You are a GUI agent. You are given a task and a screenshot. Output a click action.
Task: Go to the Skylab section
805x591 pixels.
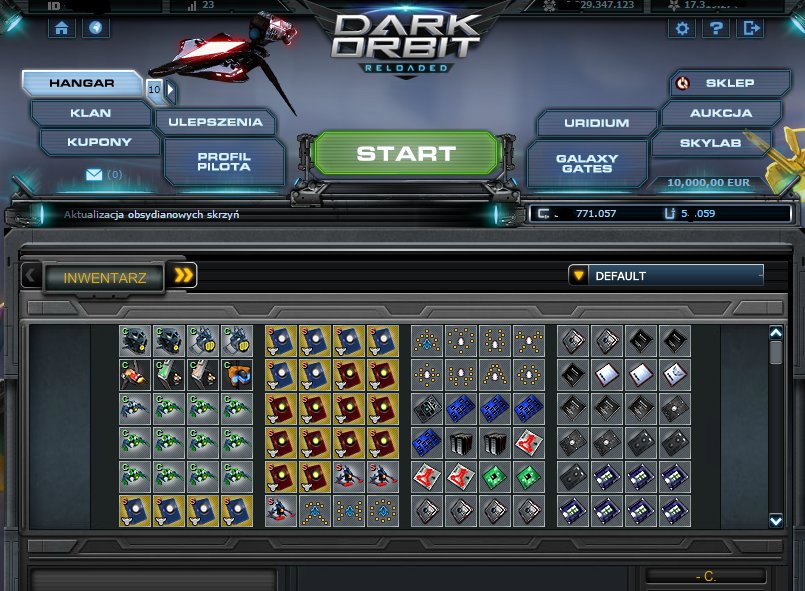click(711, 143)
